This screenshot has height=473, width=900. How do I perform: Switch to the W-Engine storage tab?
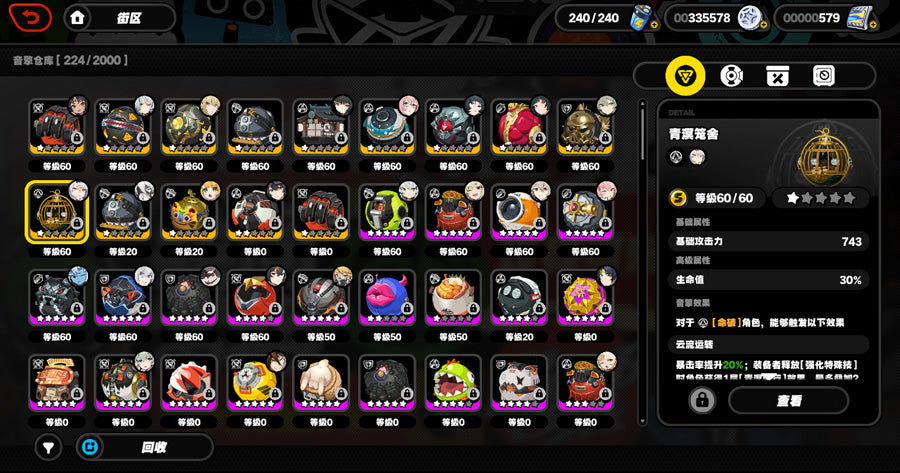click(685, 75)
